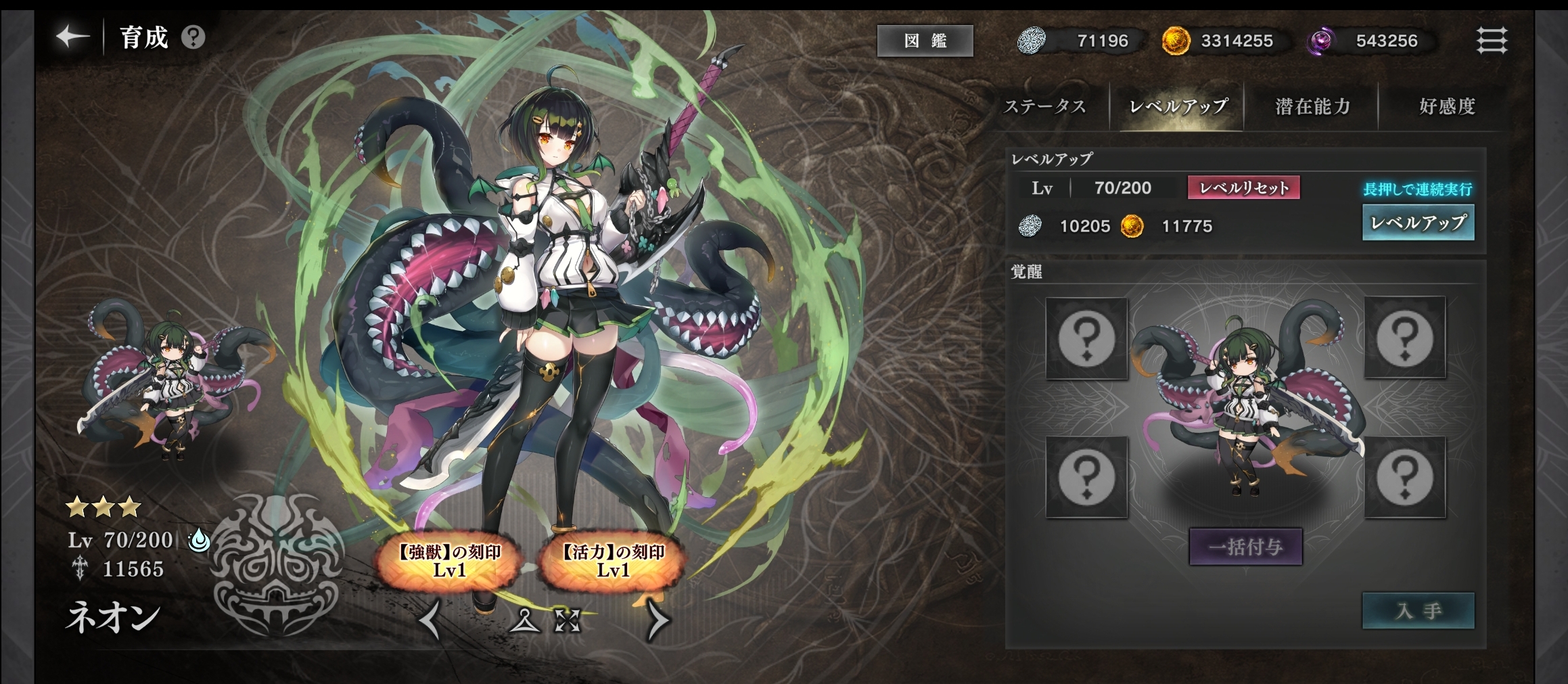Switch to the ステータス tab
Screen dimensions: 1568x684
(1045, 106)
